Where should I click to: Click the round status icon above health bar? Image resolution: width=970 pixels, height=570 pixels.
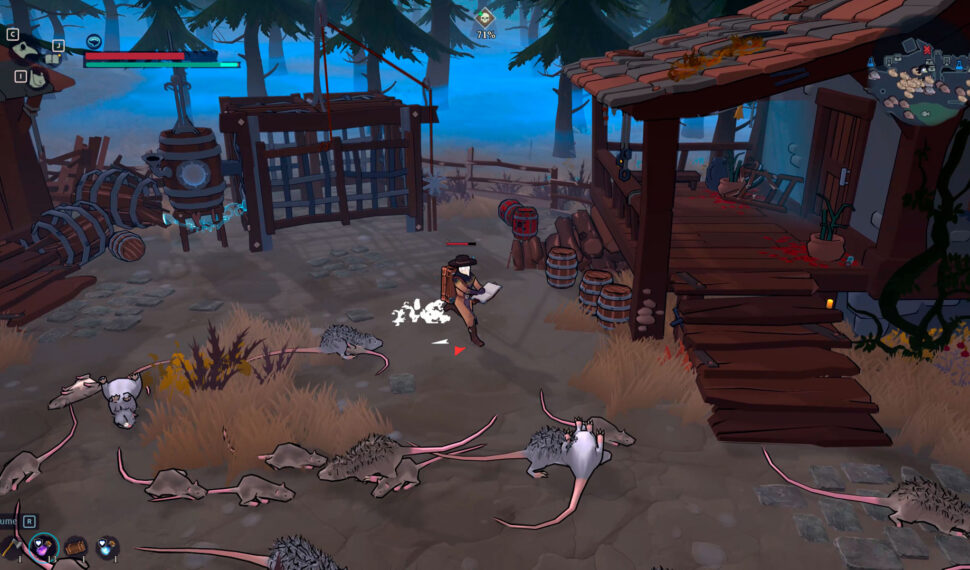pyautogui.click(x=94, y=41)
